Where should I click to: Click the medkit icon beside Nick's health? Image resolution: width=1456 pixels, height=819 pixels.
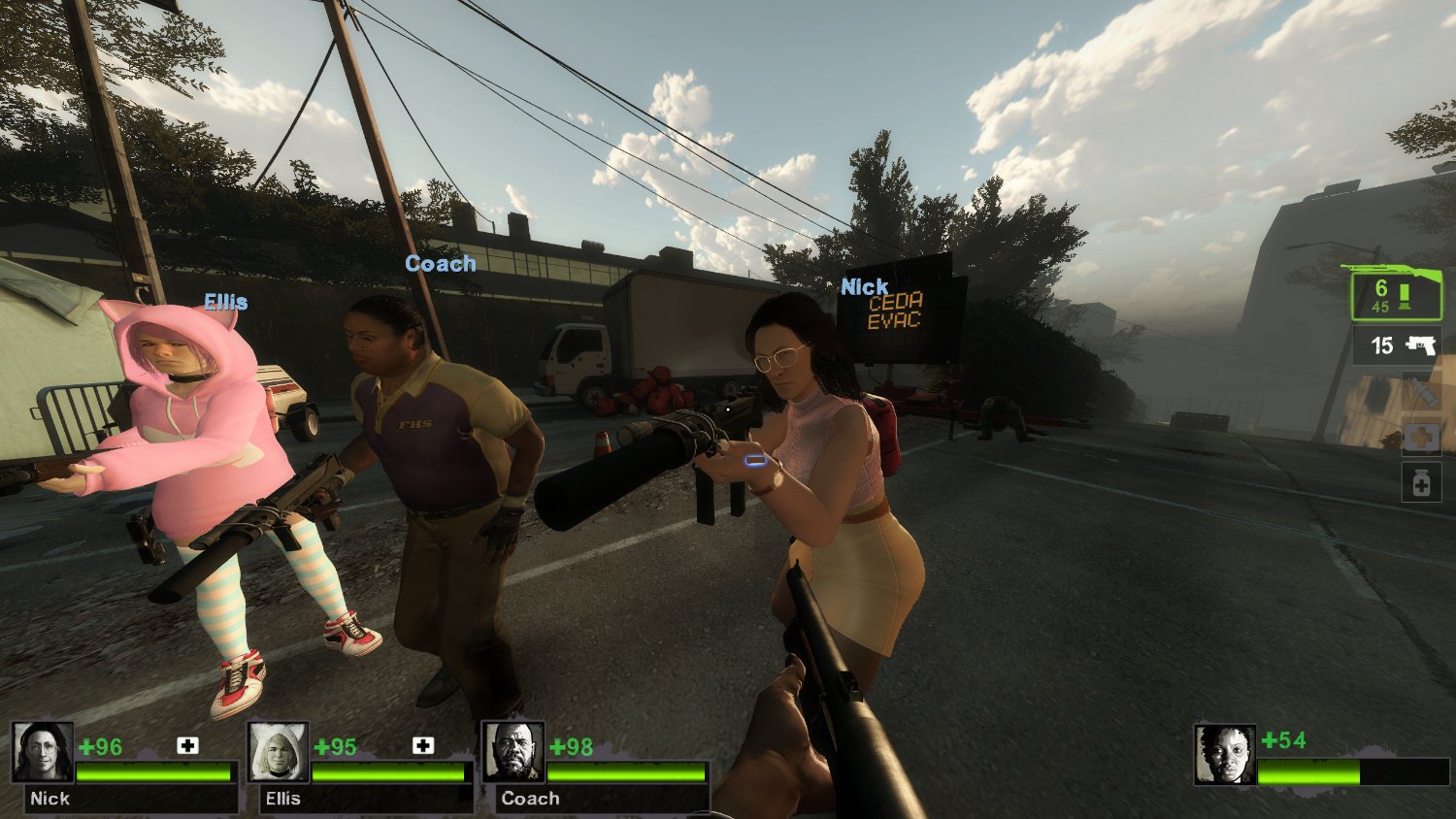point(187,745)
